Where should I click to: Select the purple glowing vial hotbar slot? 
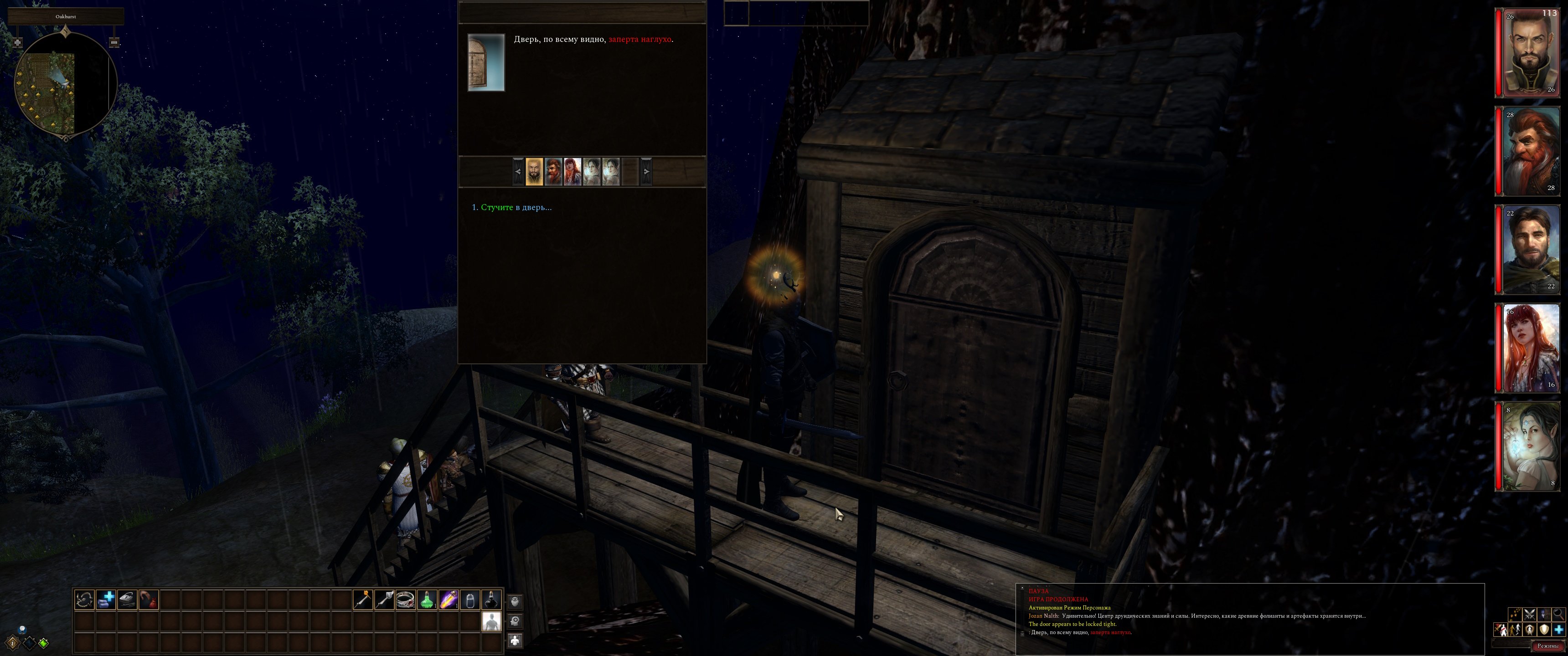point(449,600)
